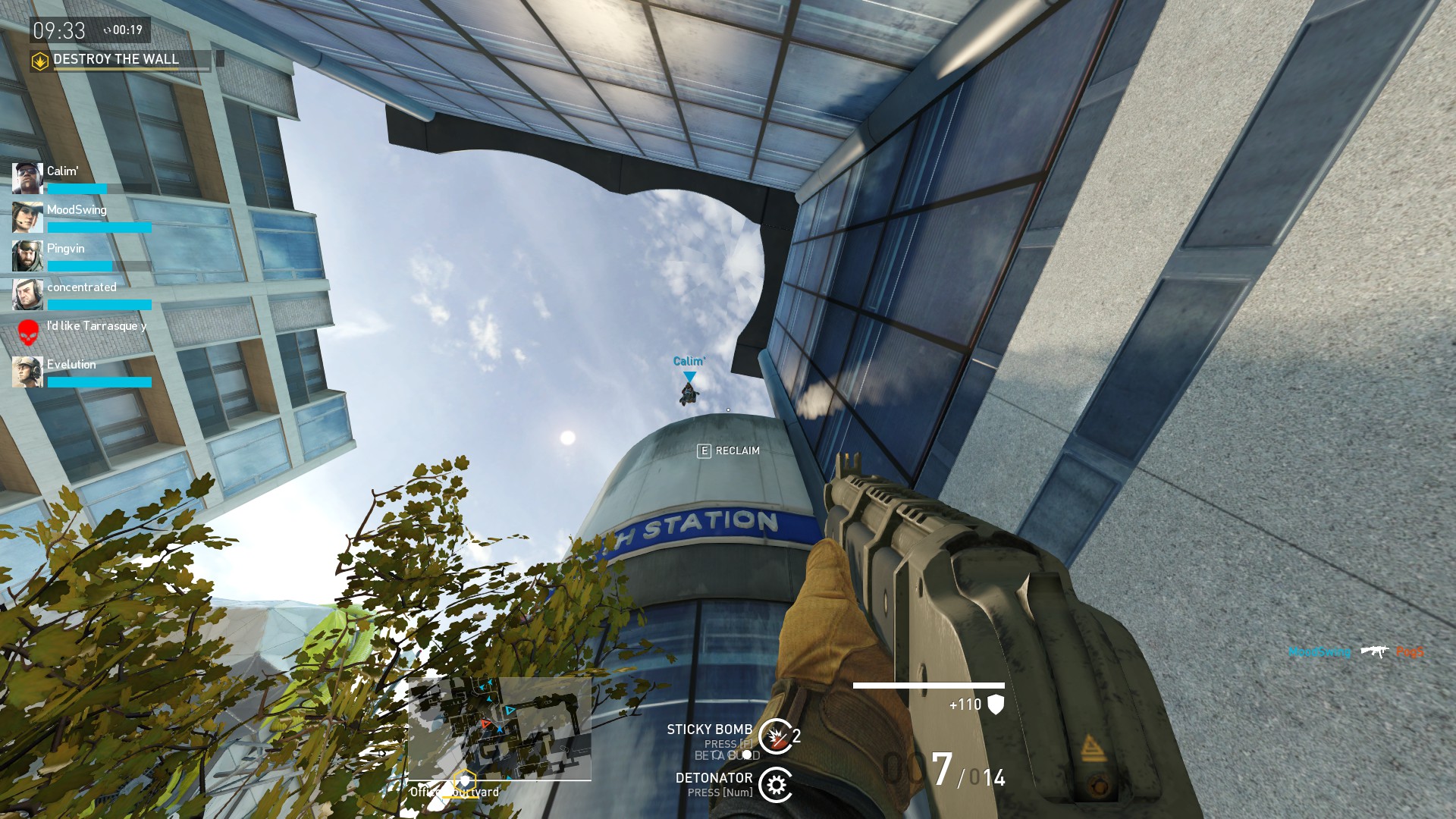Activate the Sticky Bomb ability icon

point(775,736)
